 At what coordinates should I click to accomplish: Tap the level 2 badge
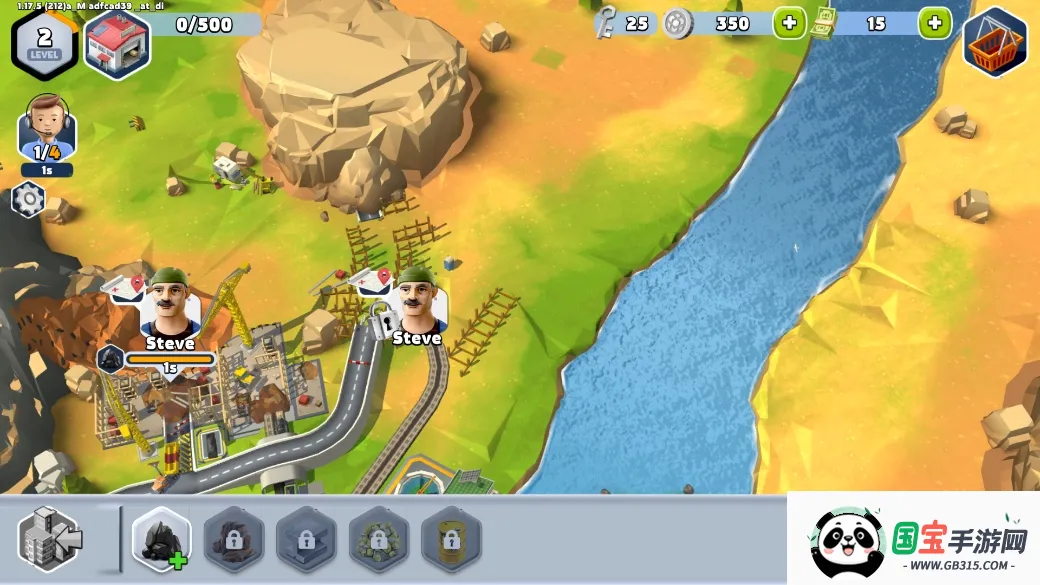44,42
